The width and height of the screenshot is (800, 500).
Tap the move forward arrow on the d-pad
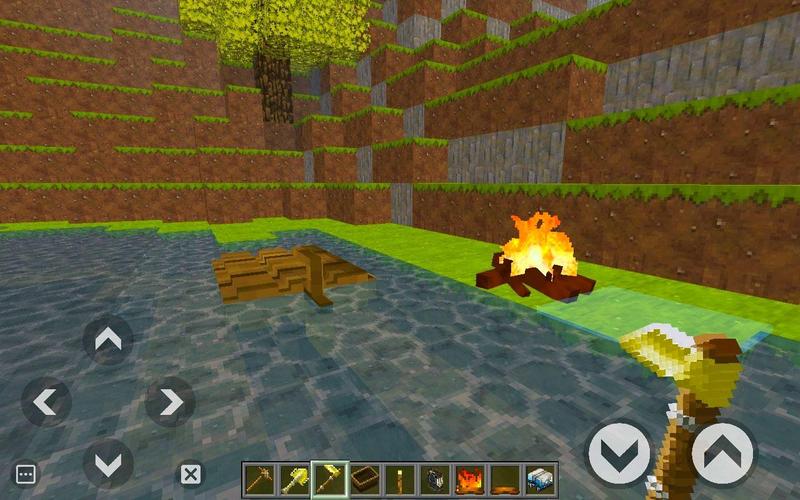(x=108, y=340)
